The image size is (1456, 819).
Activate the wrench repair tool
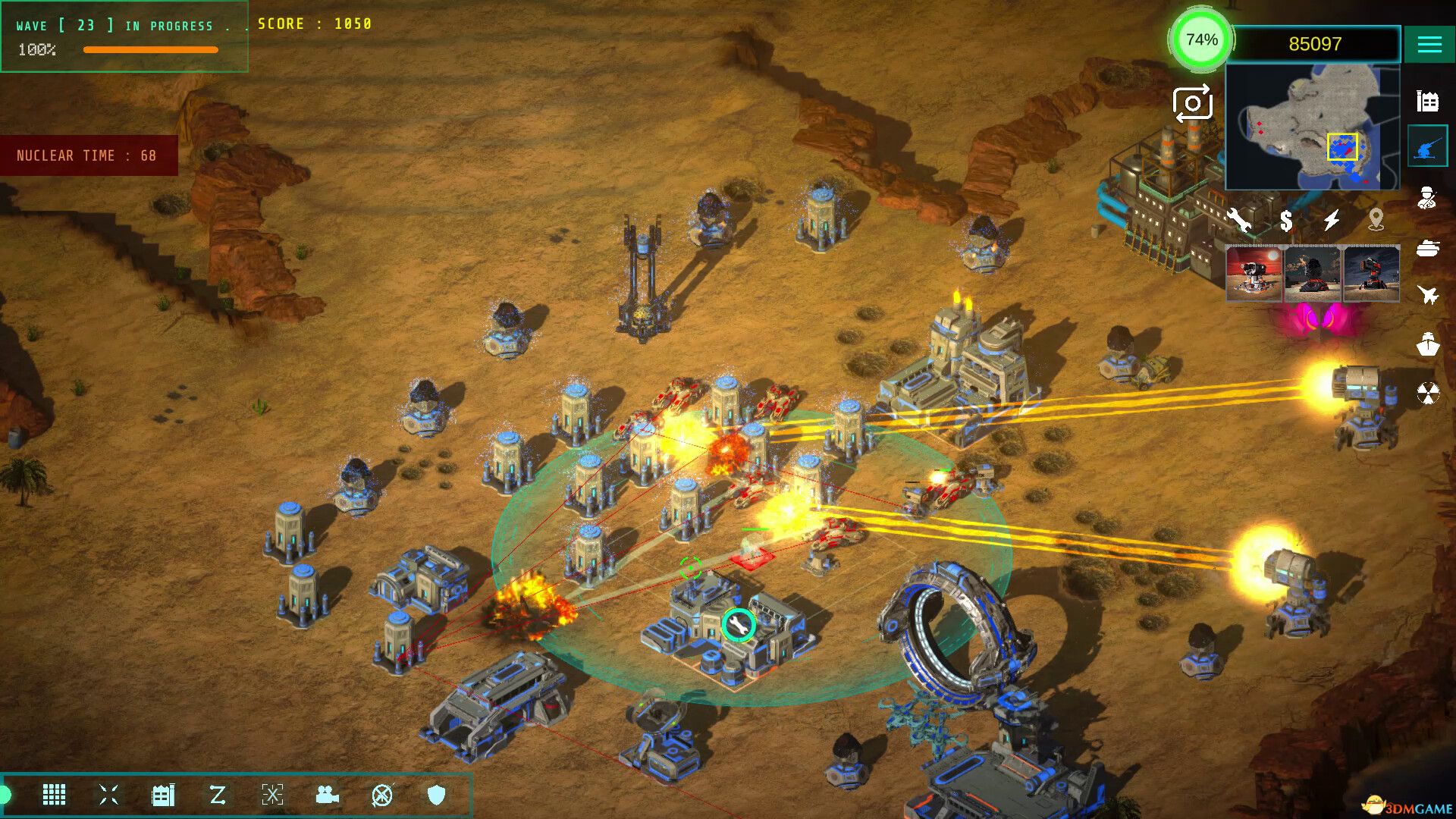click(1239, 220)
